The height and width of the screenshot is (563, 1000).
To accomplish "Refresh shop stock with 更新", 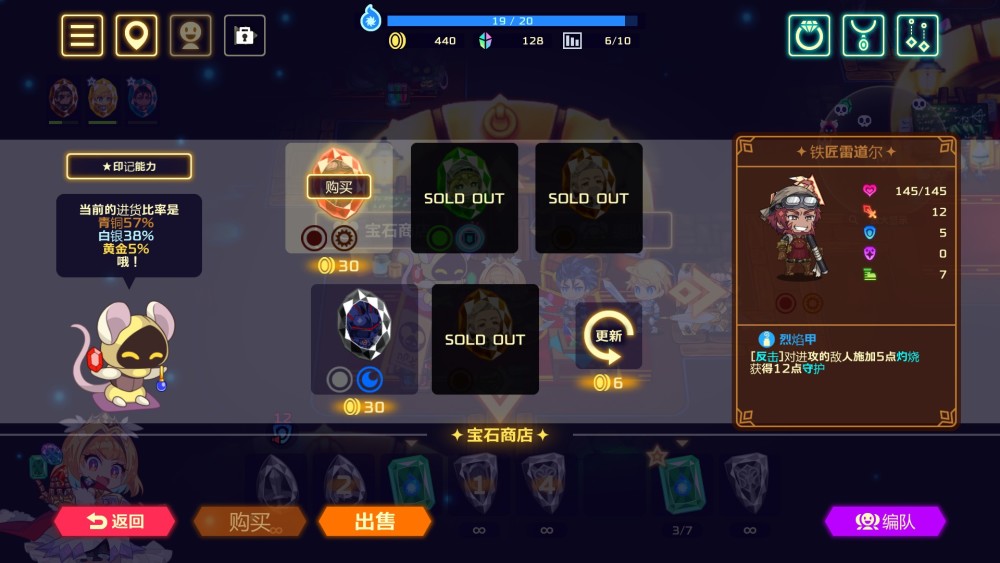I will pos(608,337).
